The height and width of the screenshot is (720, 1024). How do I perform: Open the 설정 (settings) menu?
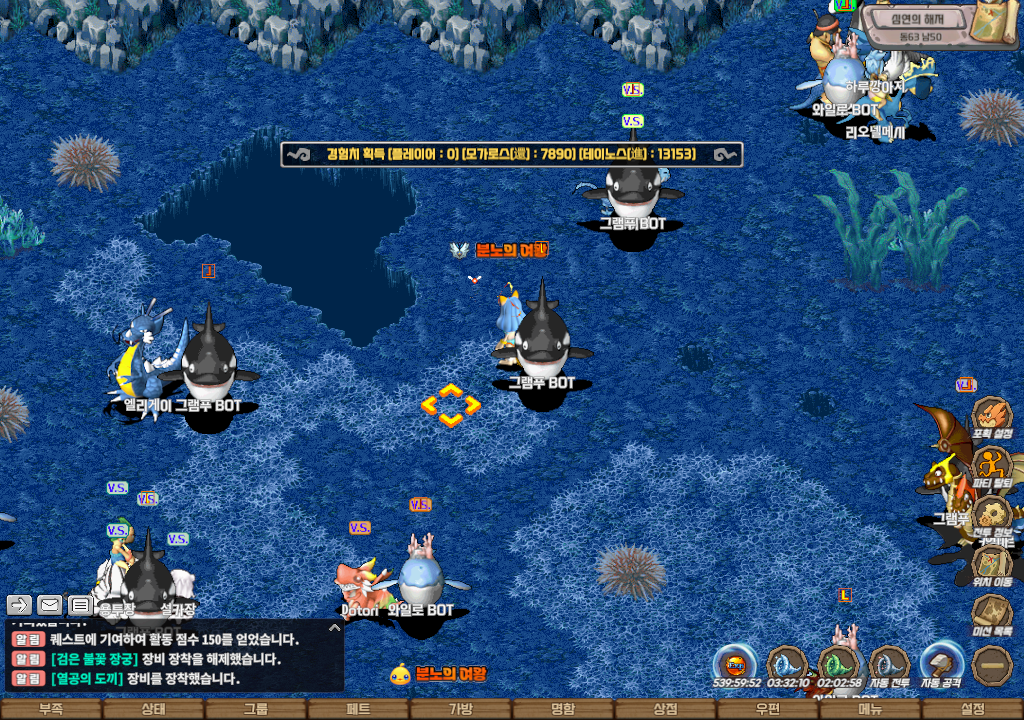(x=972, y=709)
